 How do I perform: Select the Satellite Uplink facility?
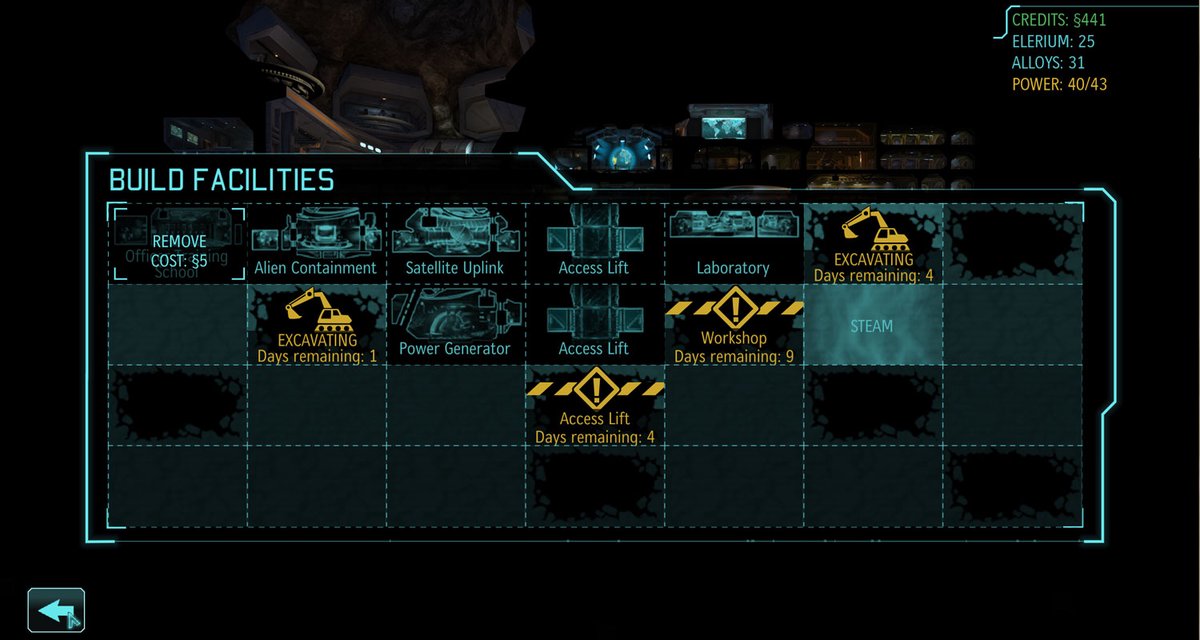pyautogui.click(x=455, y=244)
